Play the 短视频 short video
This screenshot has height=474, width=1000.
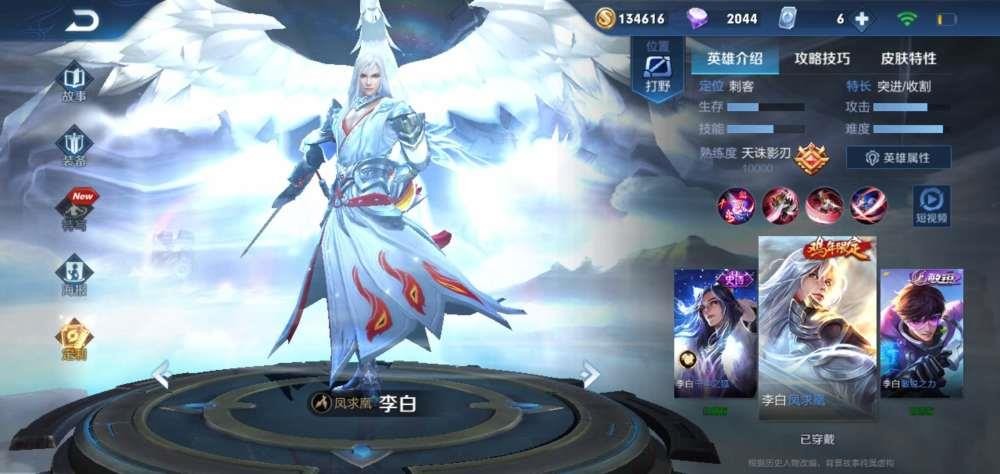(x=930, y=204)
